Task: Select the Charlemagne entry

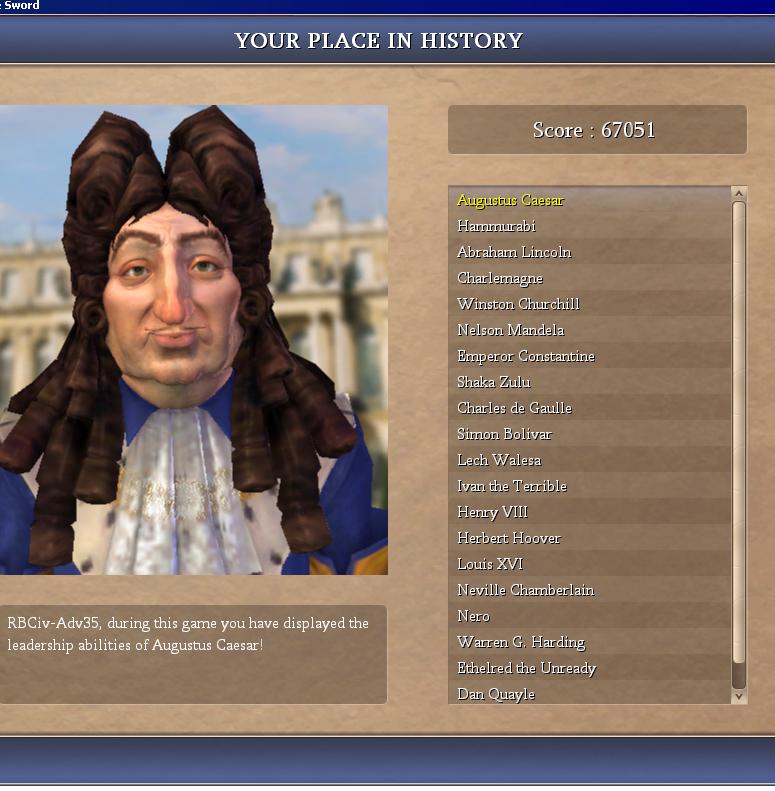Action: click(x=500, y=278)
